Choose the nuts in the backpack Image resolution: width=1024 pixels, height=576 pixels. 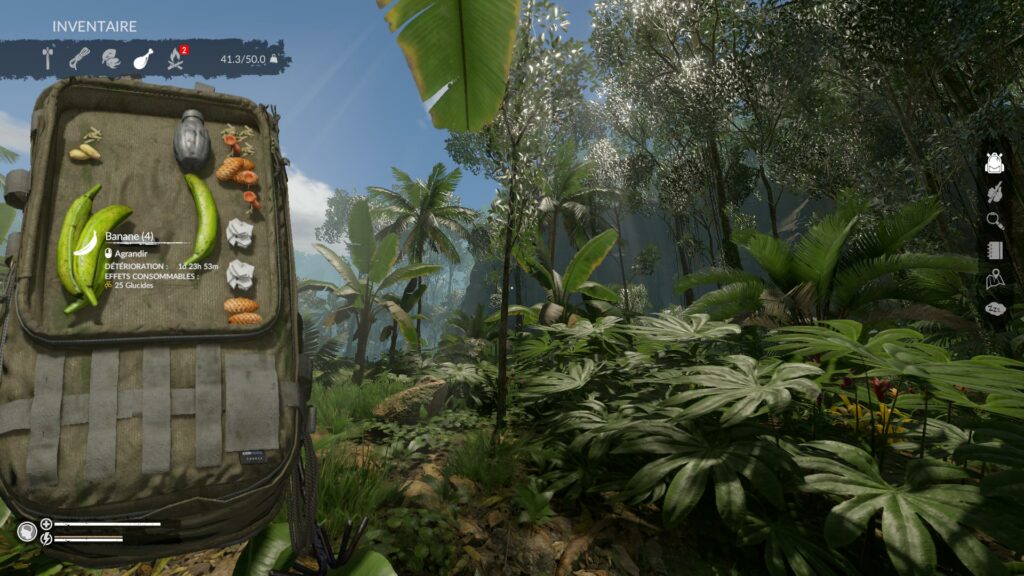click(x=85, y=151)
